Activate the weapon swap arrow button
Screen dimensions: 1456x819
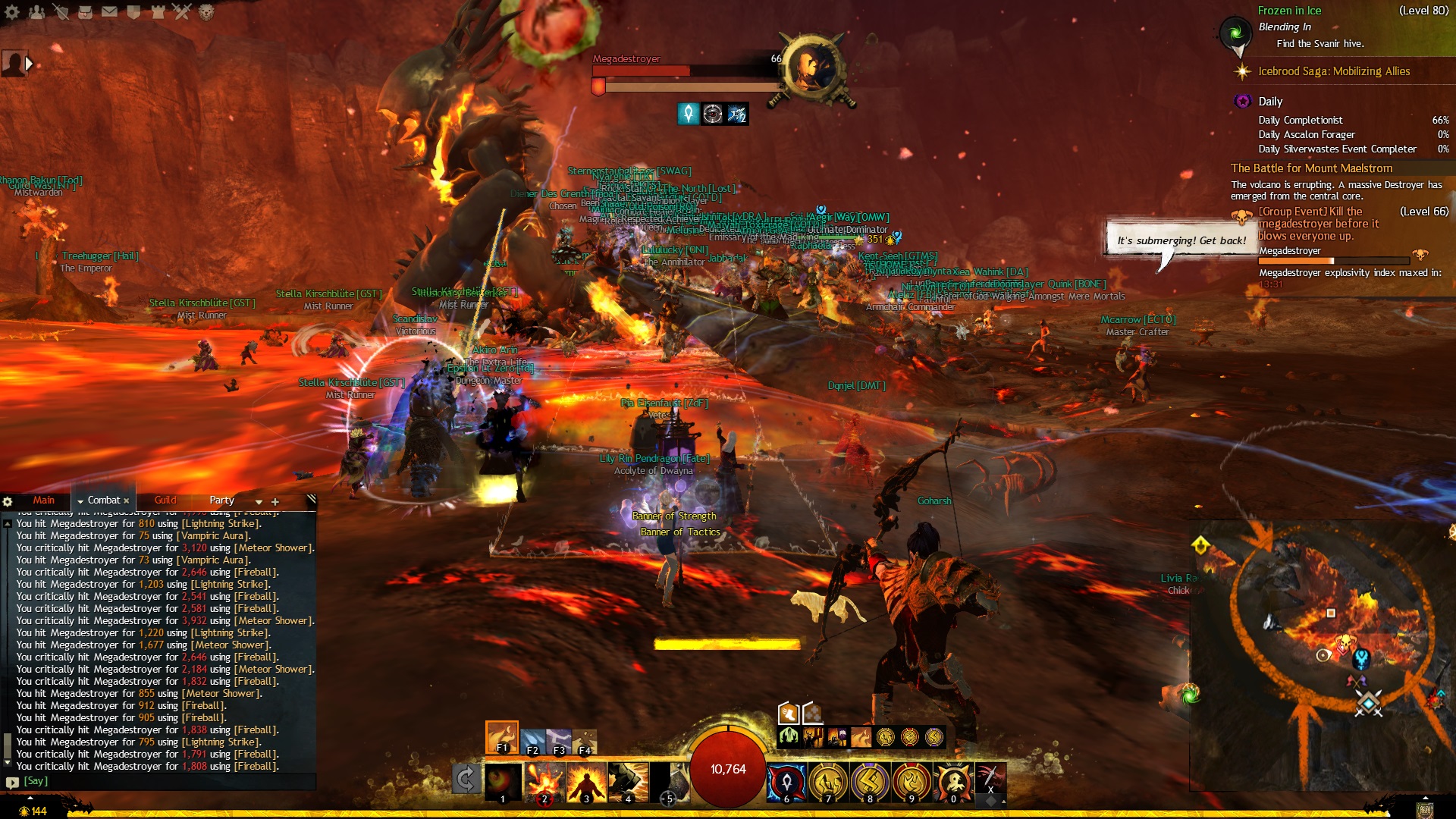(466, 780)
